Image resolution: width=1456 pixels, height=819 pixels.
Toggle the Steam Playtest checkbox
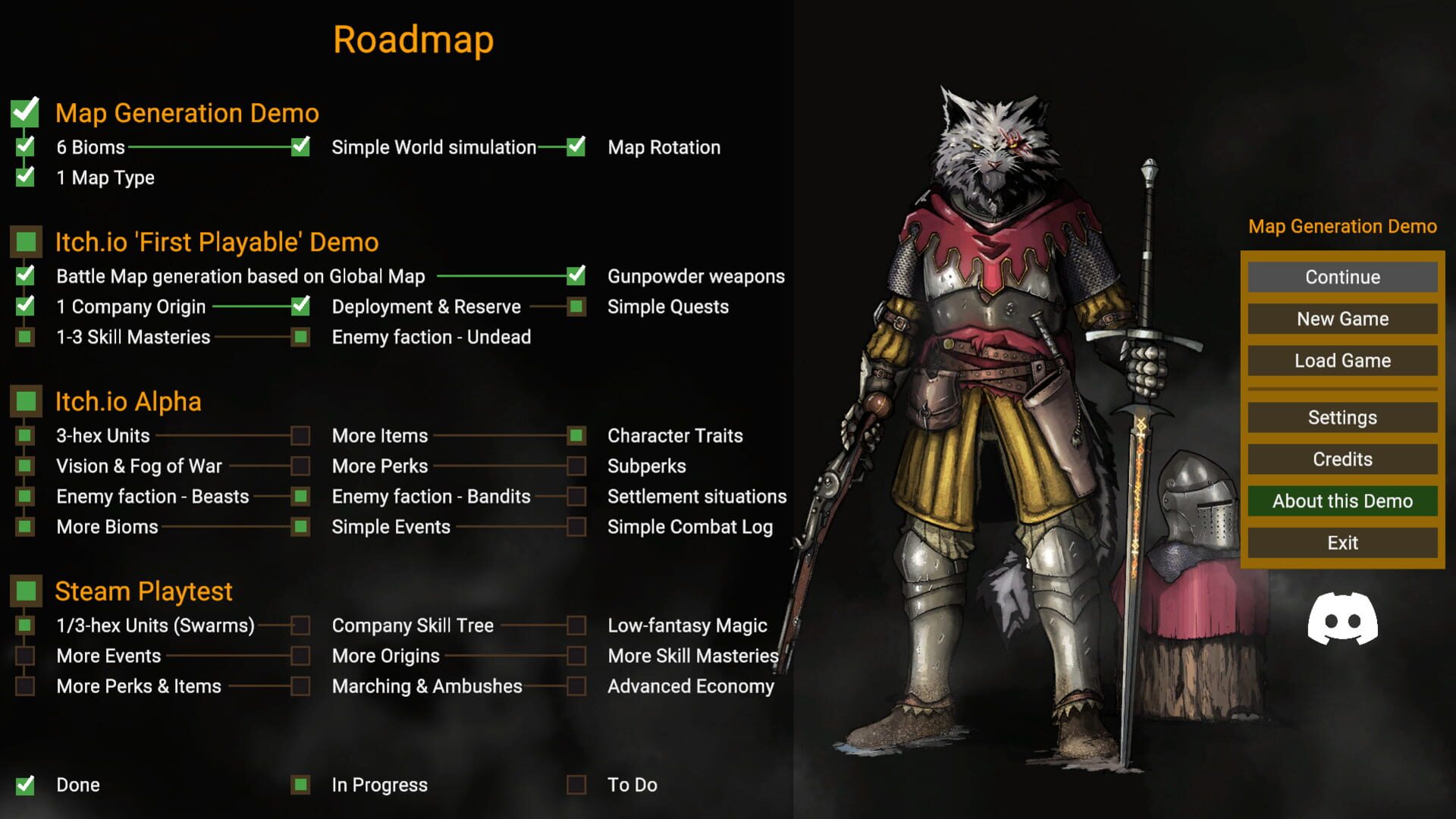click(x=25, y=591)
